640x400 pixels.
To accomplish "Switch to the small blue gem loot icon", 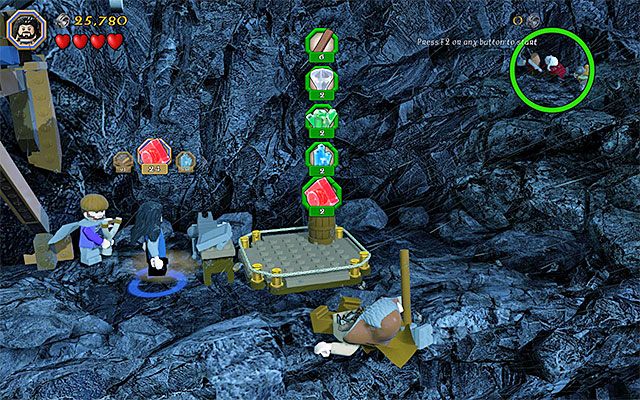I will tap(184, 158).
